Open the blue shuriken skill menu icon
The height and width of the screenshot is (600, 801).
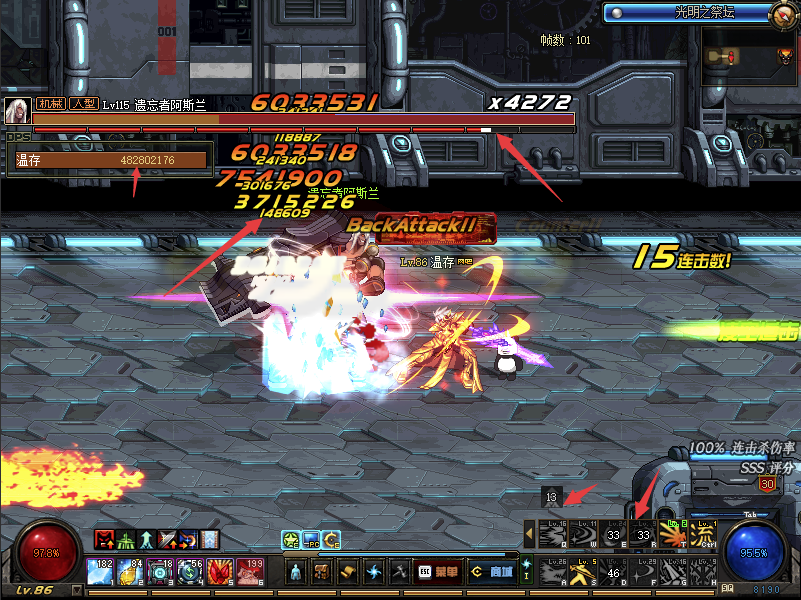[x=374, y=572]
